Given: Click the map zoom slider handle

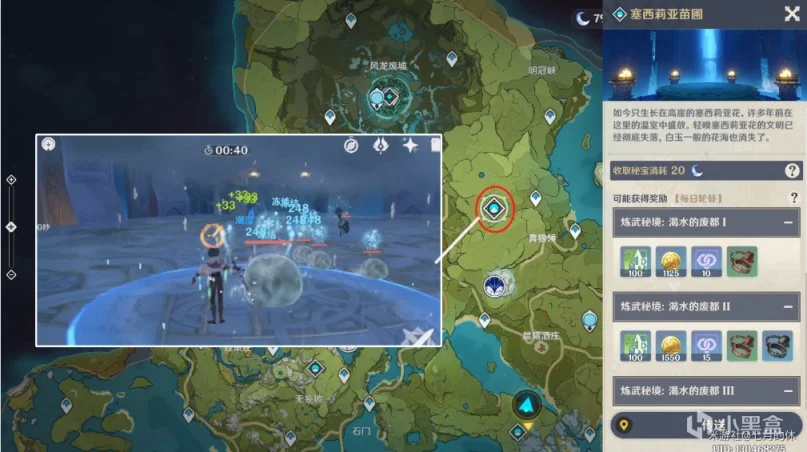Looking at the screenshot, I should point(11,227).
